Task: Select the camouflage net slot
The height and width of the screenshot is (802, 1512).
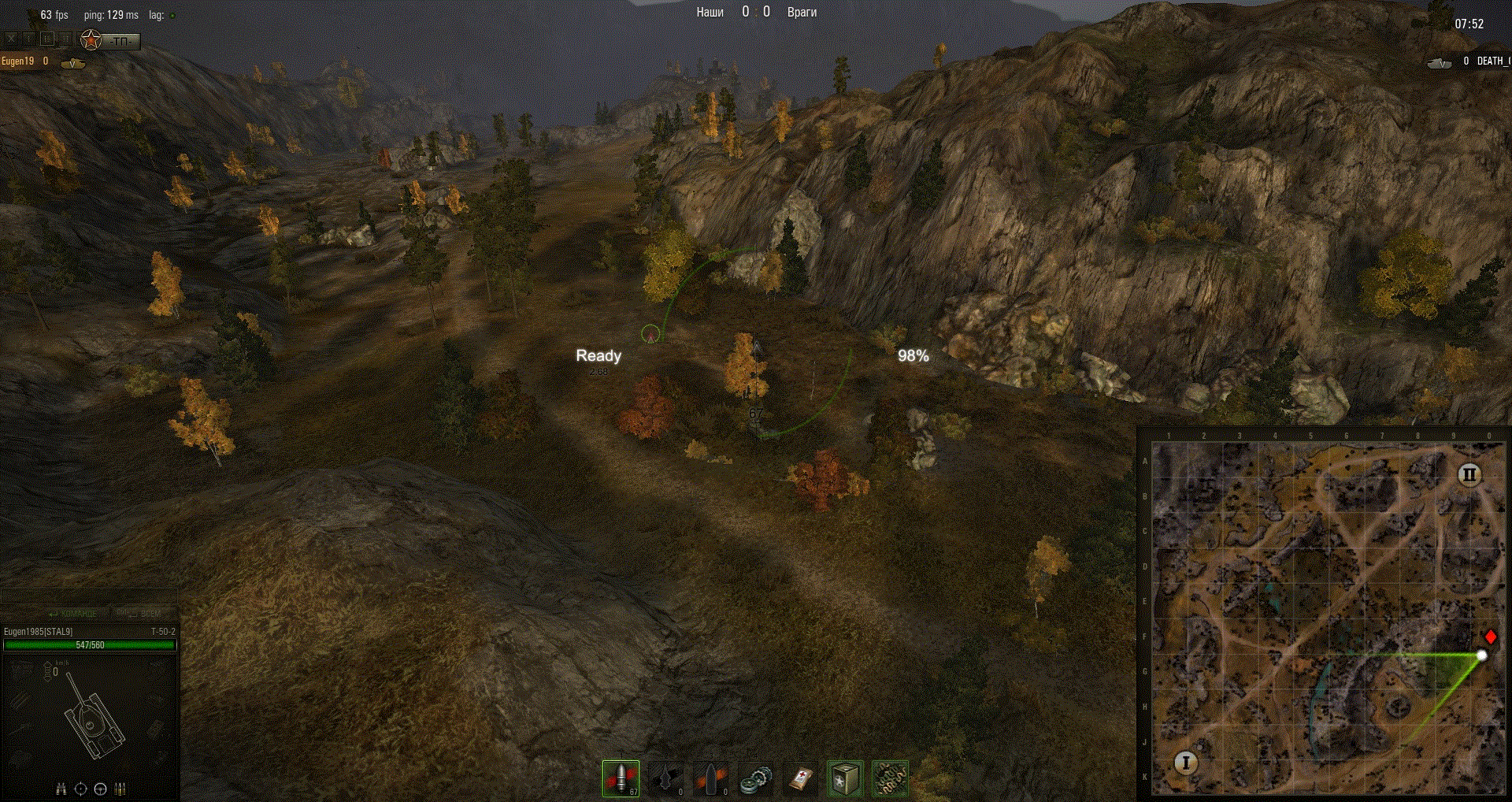Action: coord(890,779)
